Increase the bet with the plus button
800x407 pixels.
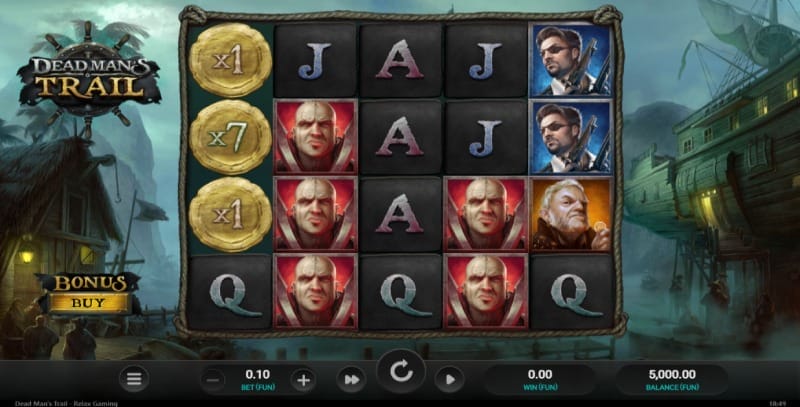[x=303, y=379]
